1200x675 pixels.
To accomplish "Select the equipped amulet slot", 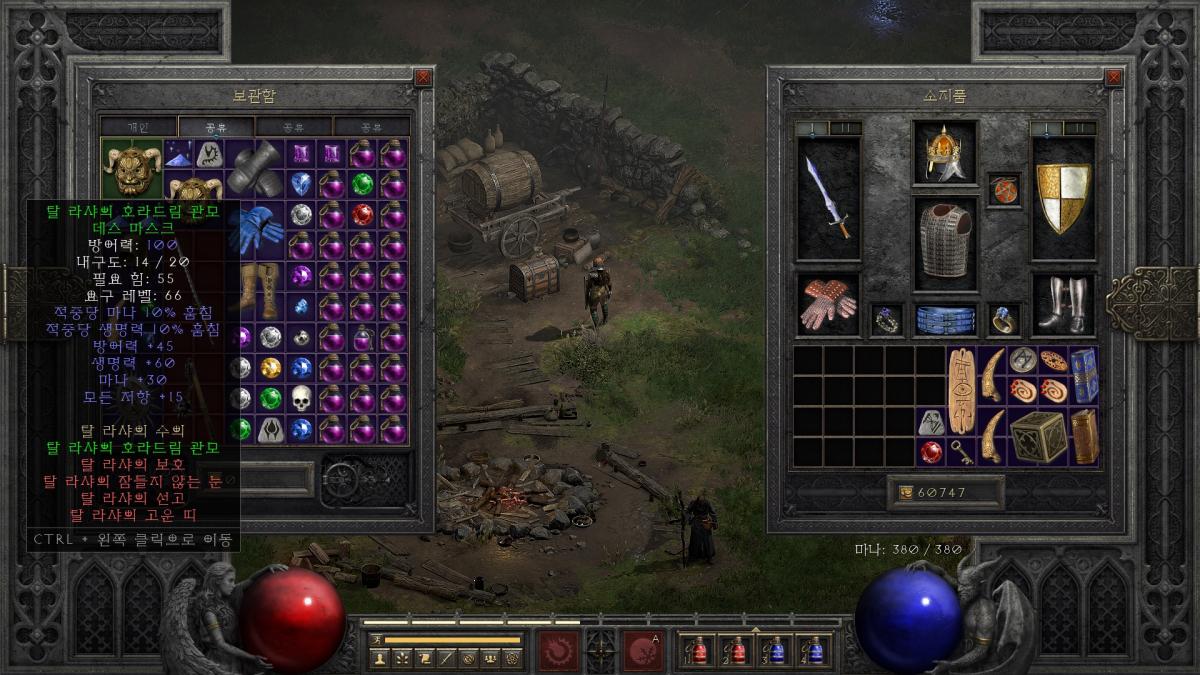I will coord(1003,190).
